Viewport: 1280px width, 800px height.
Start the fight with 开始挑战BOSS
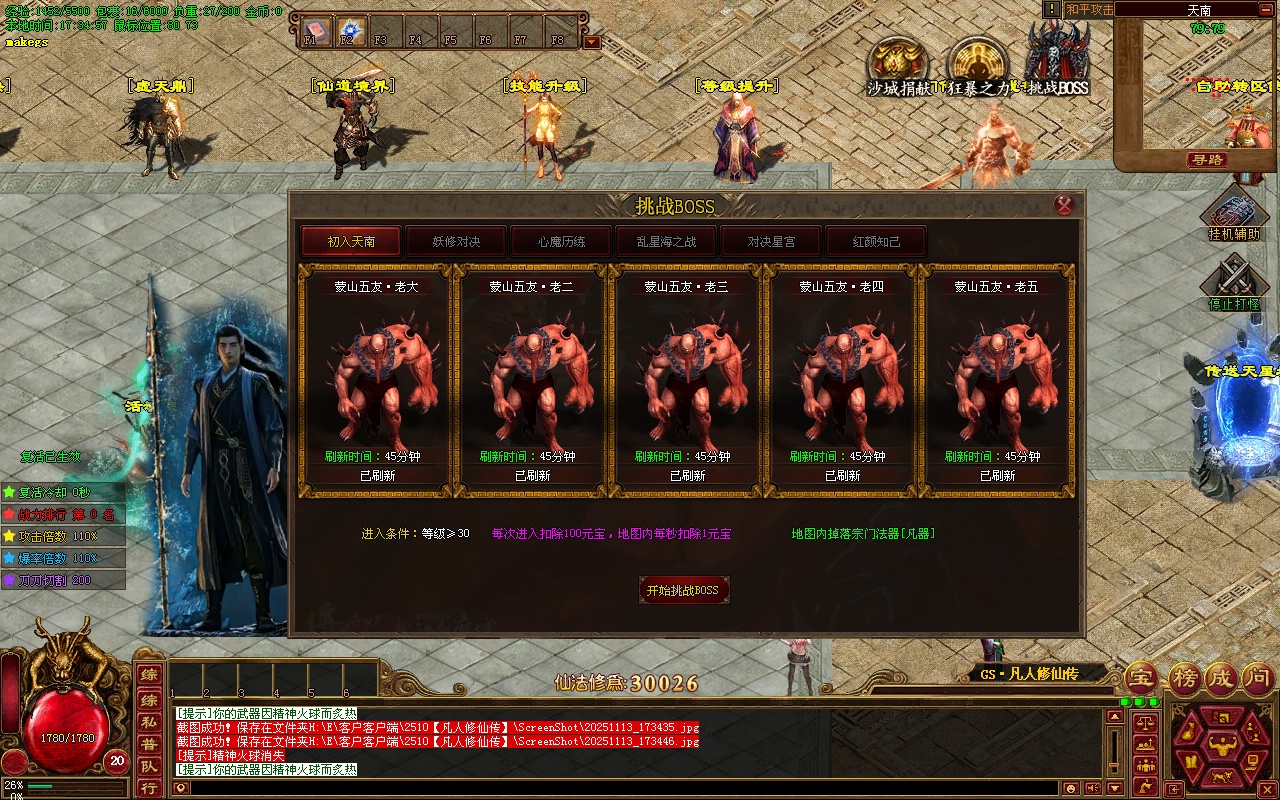click(683, 590)
